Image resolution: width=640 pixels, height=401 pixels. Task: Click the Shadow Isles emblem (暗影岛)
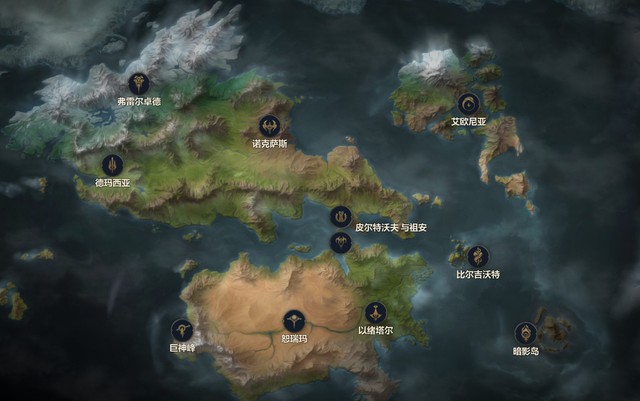[x=525, y=333]
